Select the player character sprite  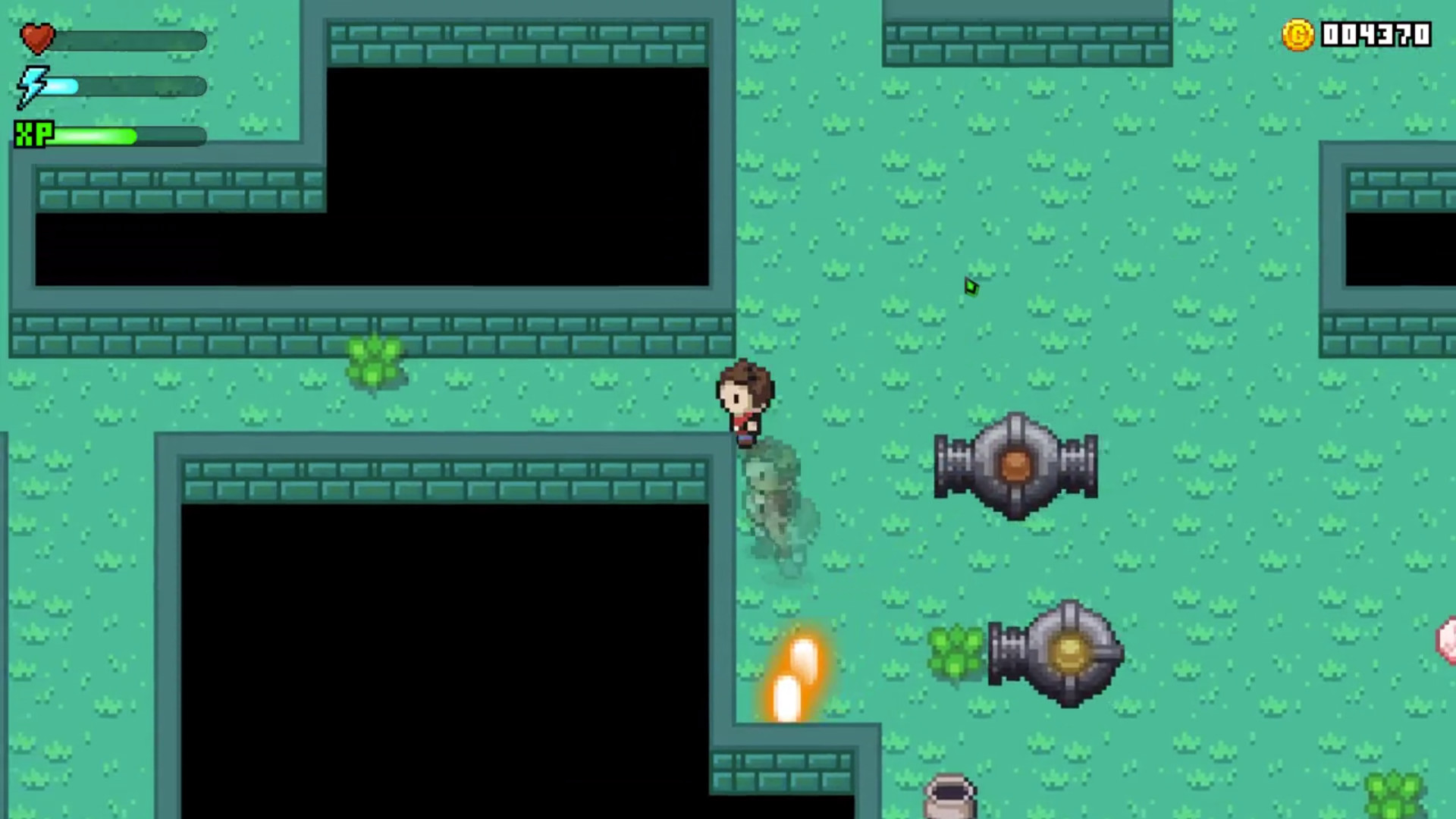click(745, 402)
